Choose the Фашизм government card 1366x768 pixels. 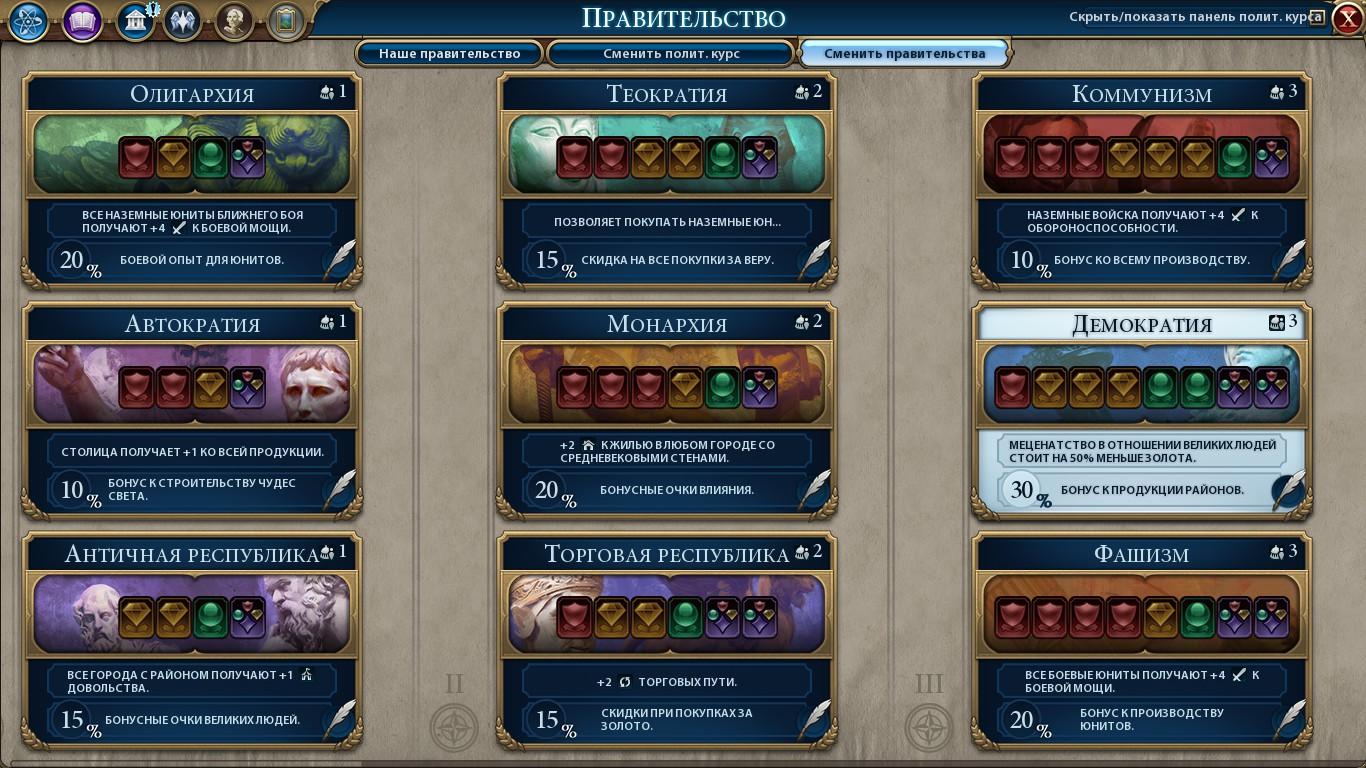pyautogui.click(x=1141, y=640)
